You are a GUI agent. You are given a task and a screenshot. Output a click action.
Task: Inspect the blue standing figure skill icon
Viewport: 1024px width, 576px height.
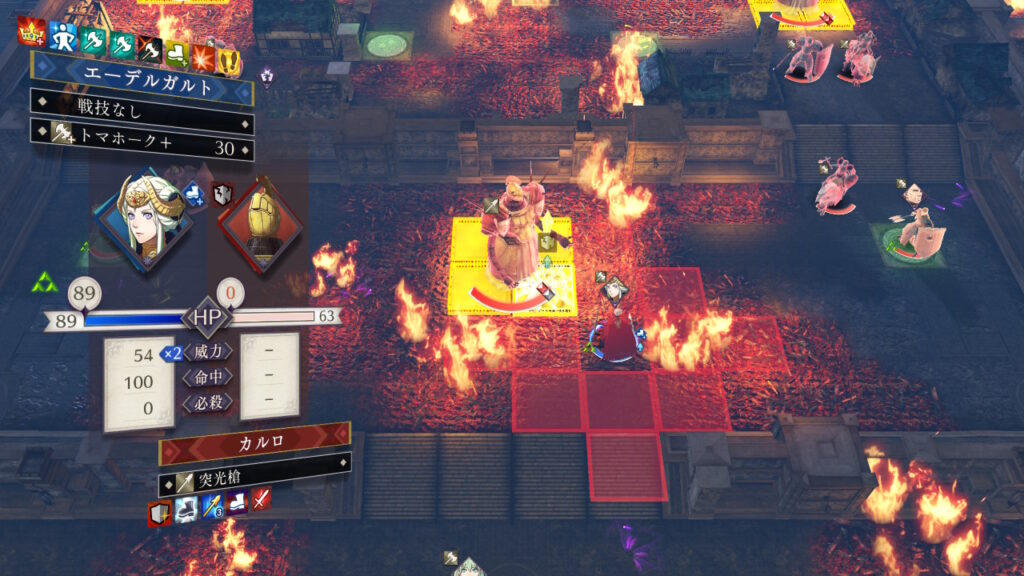[x=62, y=38]
